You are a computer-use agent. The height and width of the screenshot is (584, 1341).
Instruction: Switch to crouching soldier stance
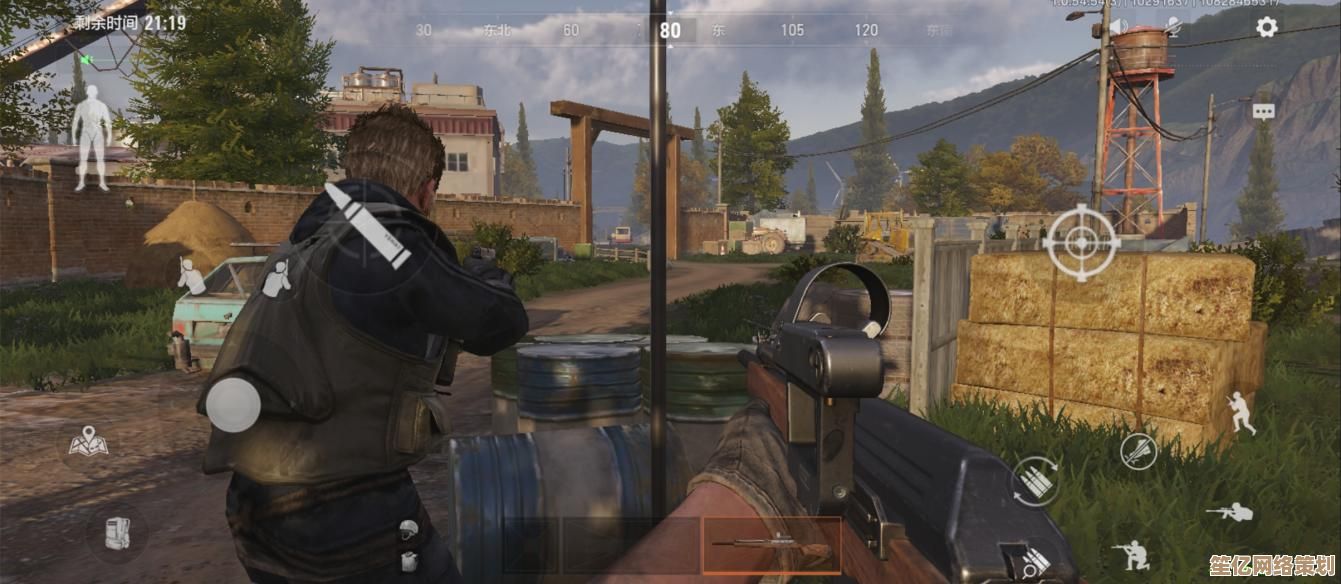click(x=1134, y=554)
